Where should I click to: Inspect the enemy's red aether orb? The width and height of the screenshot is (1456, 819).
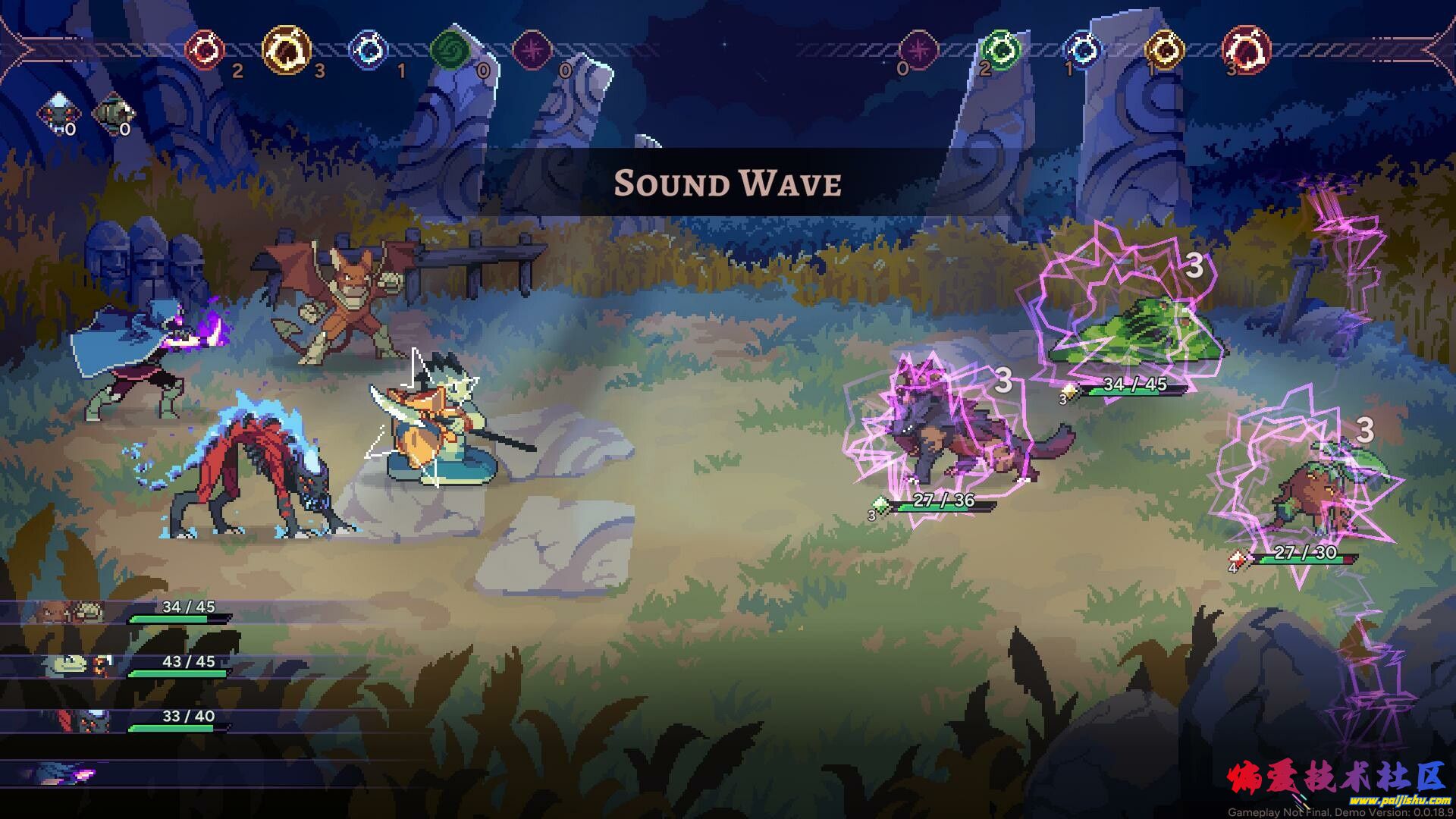1246,50
